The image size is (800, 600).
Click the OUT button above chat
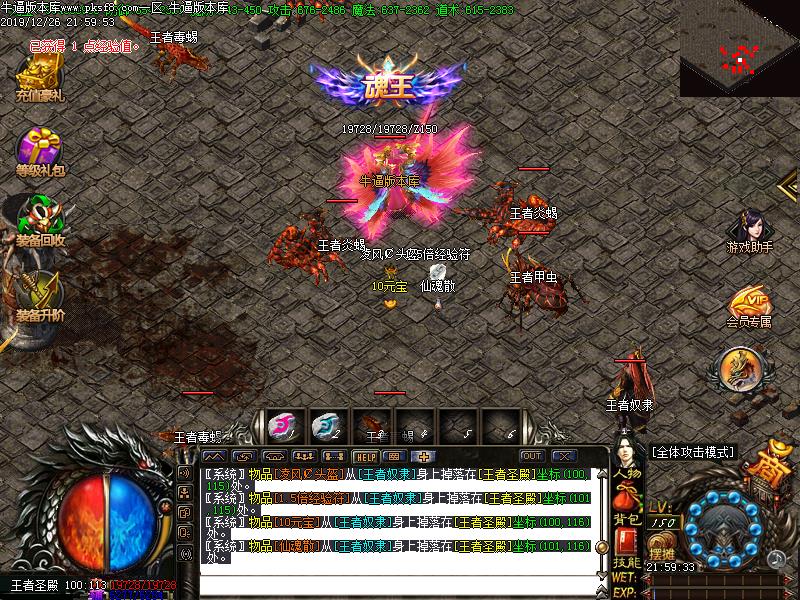point(533,456)
